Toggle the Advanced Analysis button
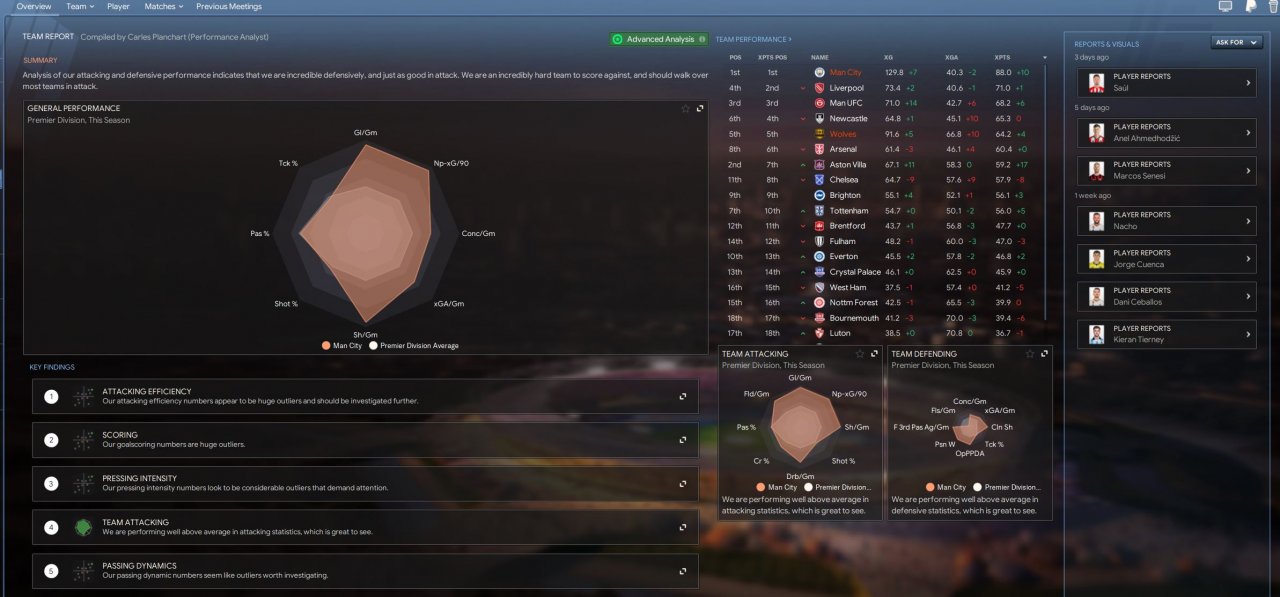1280x597 pixels. click(x=659, y=39)
